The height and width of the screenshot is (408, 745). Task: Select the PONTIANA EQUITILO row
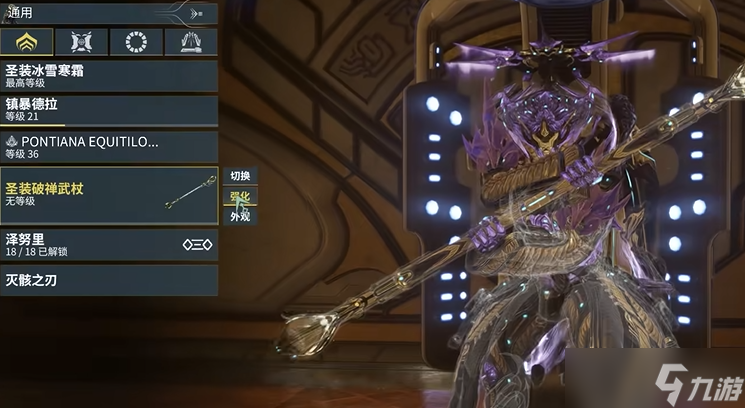pos(109,146)
